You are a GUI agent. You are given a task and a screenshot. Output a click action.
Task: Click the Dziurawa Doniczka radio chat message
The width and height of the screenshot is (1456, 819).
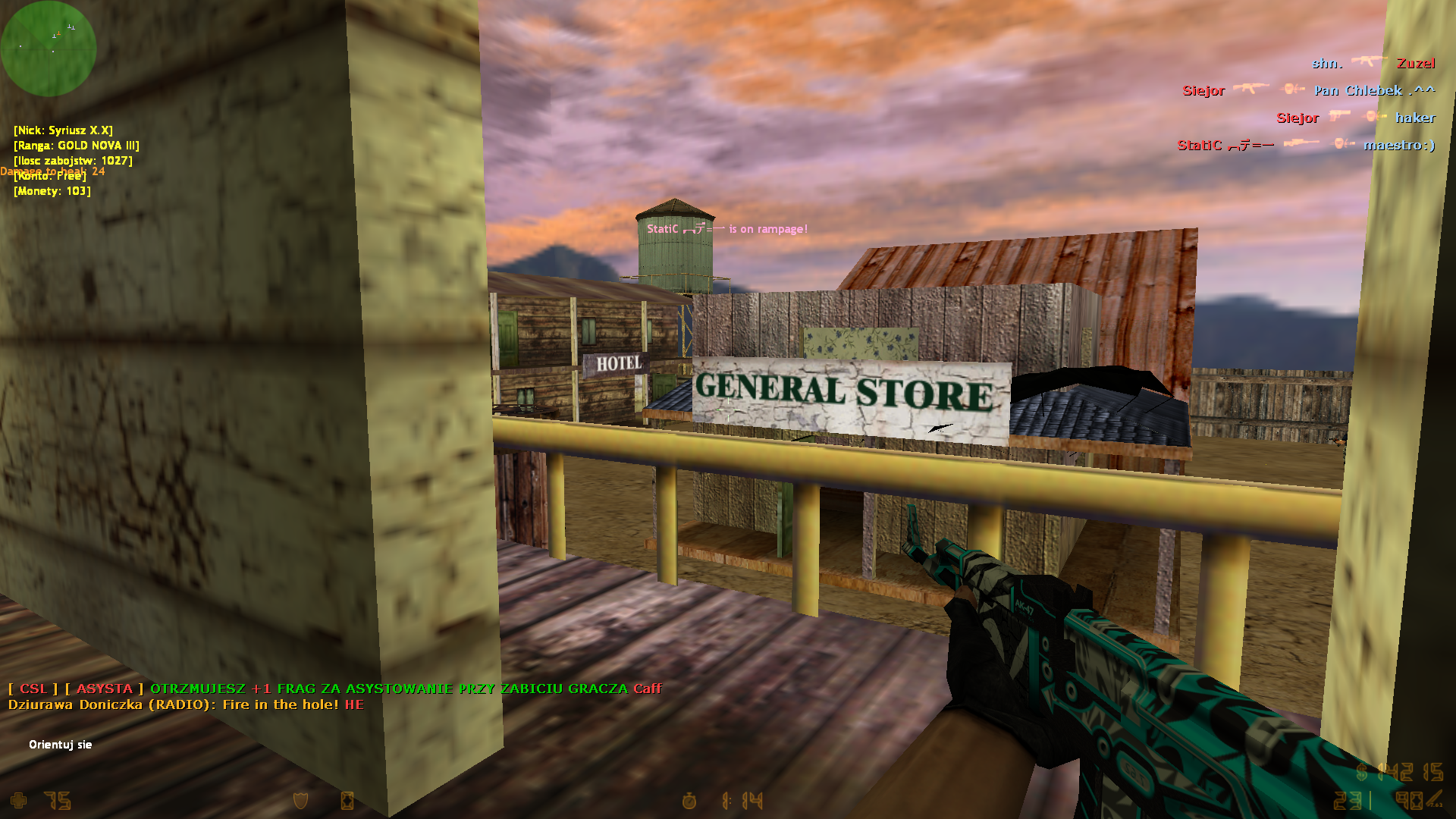pos(186,705)
